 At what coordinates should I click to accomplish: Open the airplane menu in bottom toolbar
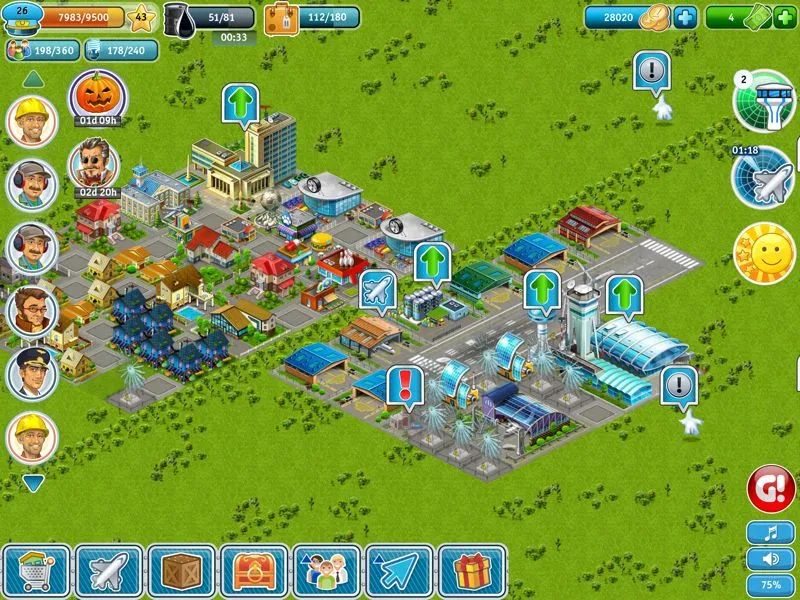[109, 571]
